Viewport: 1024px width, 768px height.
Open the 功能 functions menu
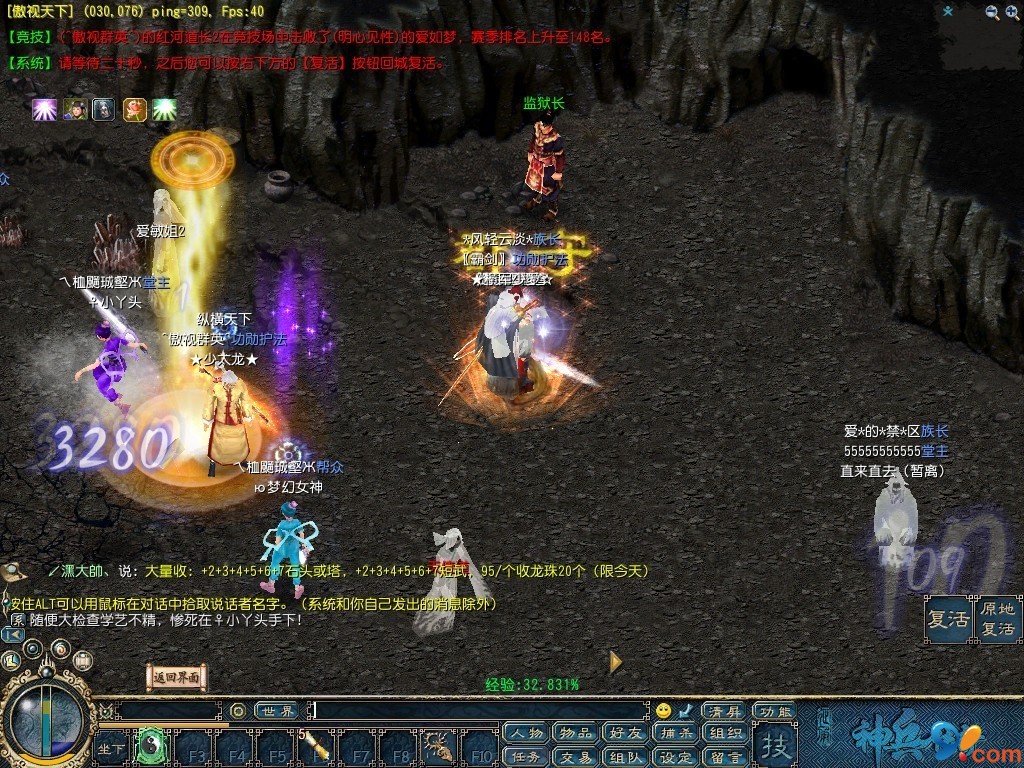(x=774, y=711)
